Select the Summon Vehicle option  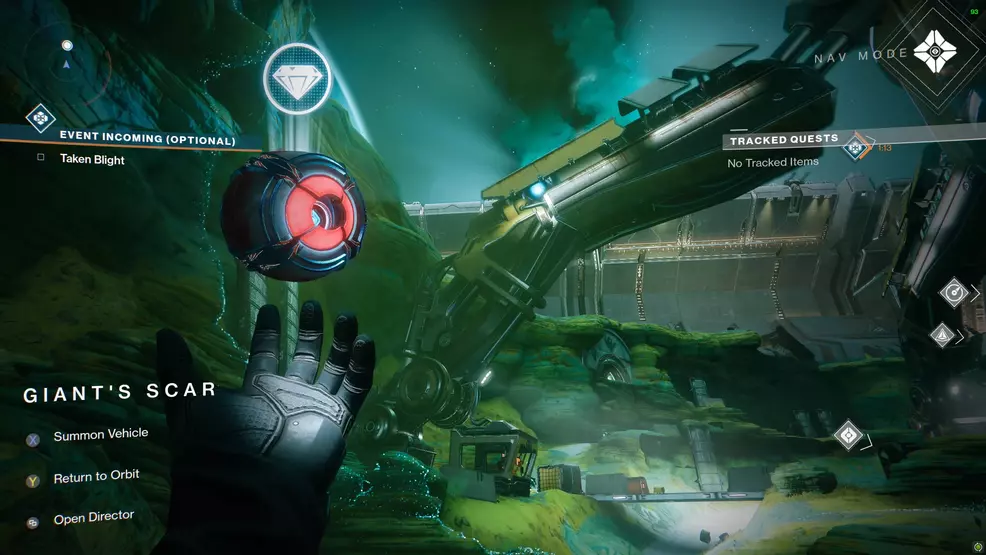coord(100,435)
